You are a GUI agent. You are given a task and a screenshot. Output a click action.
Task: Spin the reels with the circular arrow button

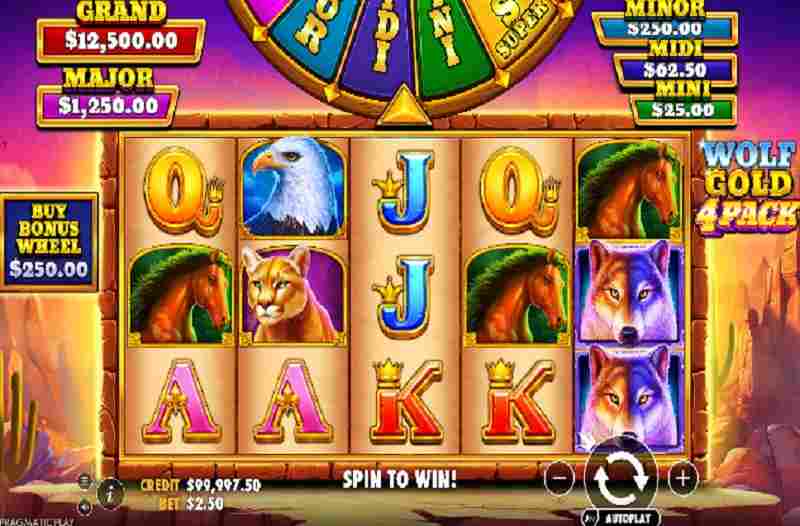(x=621, y=478)
